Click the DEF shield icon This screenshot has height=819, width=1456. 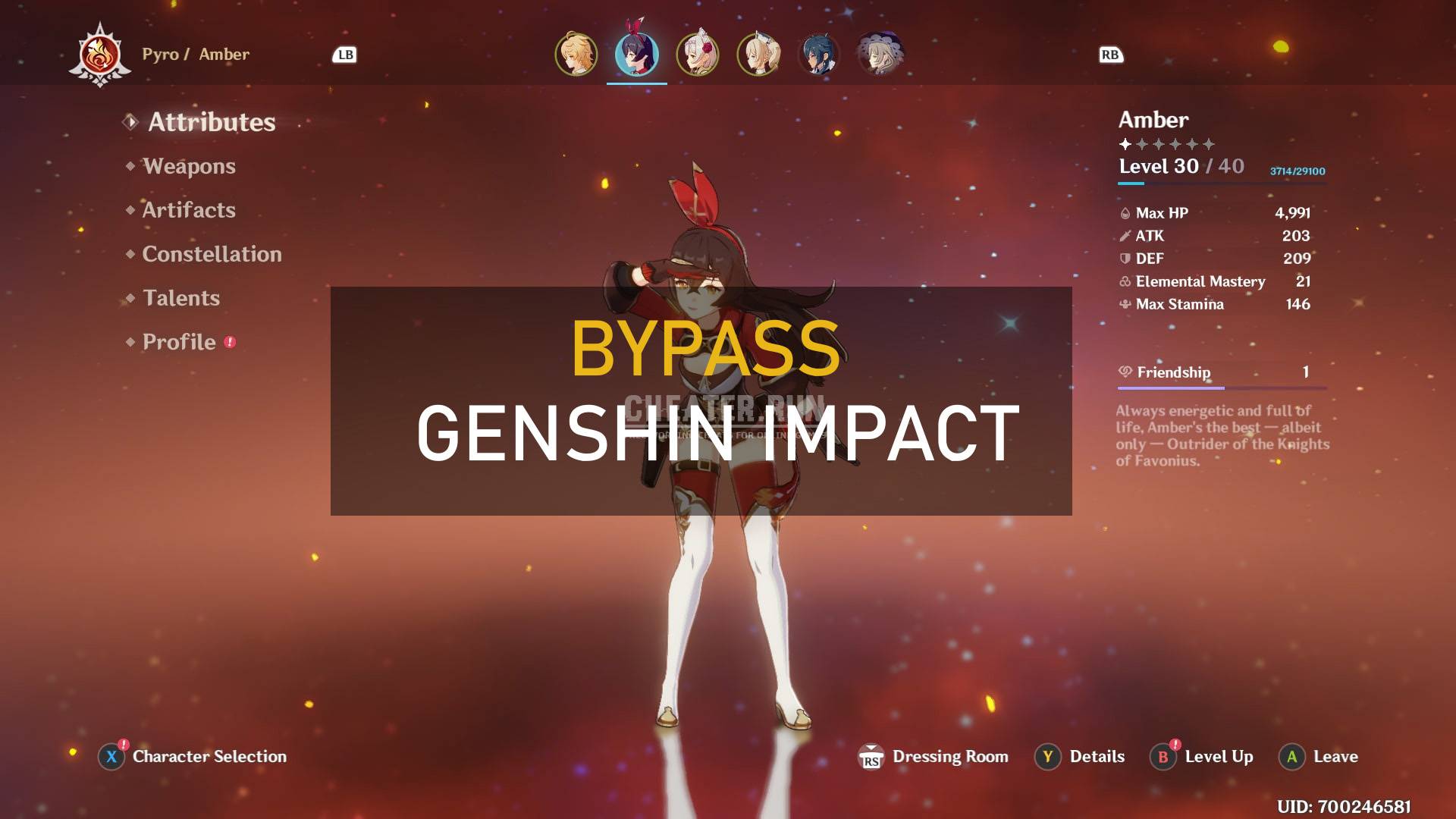[x=1125, y=259]
